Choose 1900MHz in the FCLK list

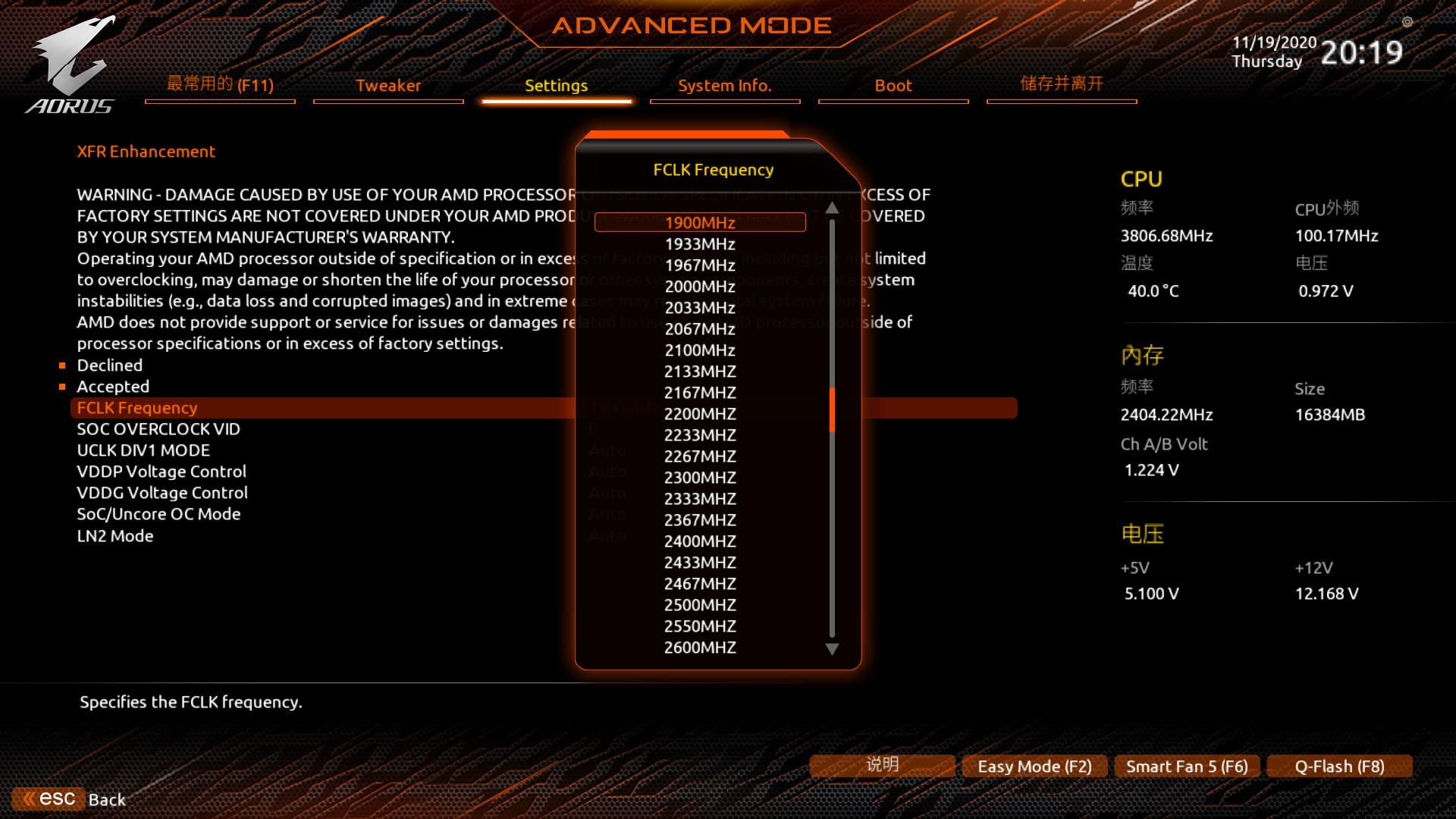pos(699,222)
